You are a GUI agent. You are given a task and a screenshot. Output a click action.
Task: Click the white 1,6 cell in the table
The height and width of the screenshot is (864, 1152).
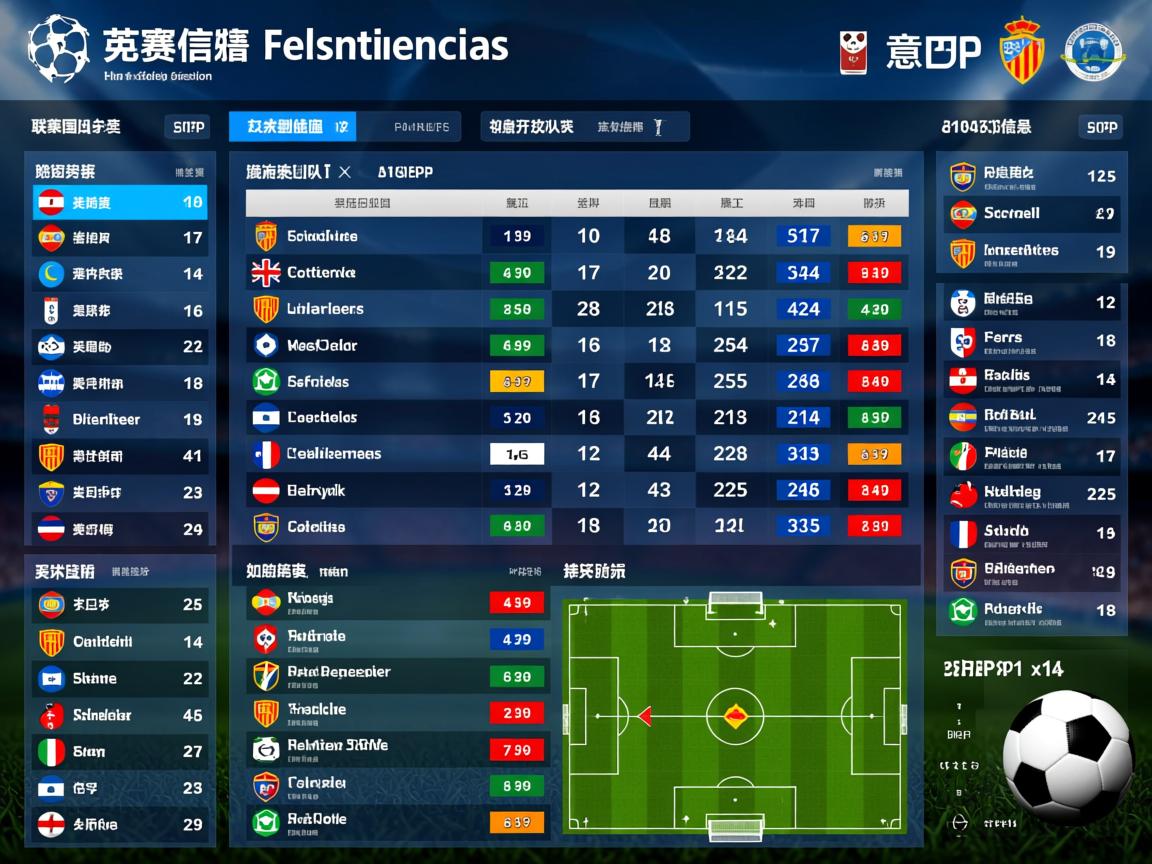pos(517,454)
